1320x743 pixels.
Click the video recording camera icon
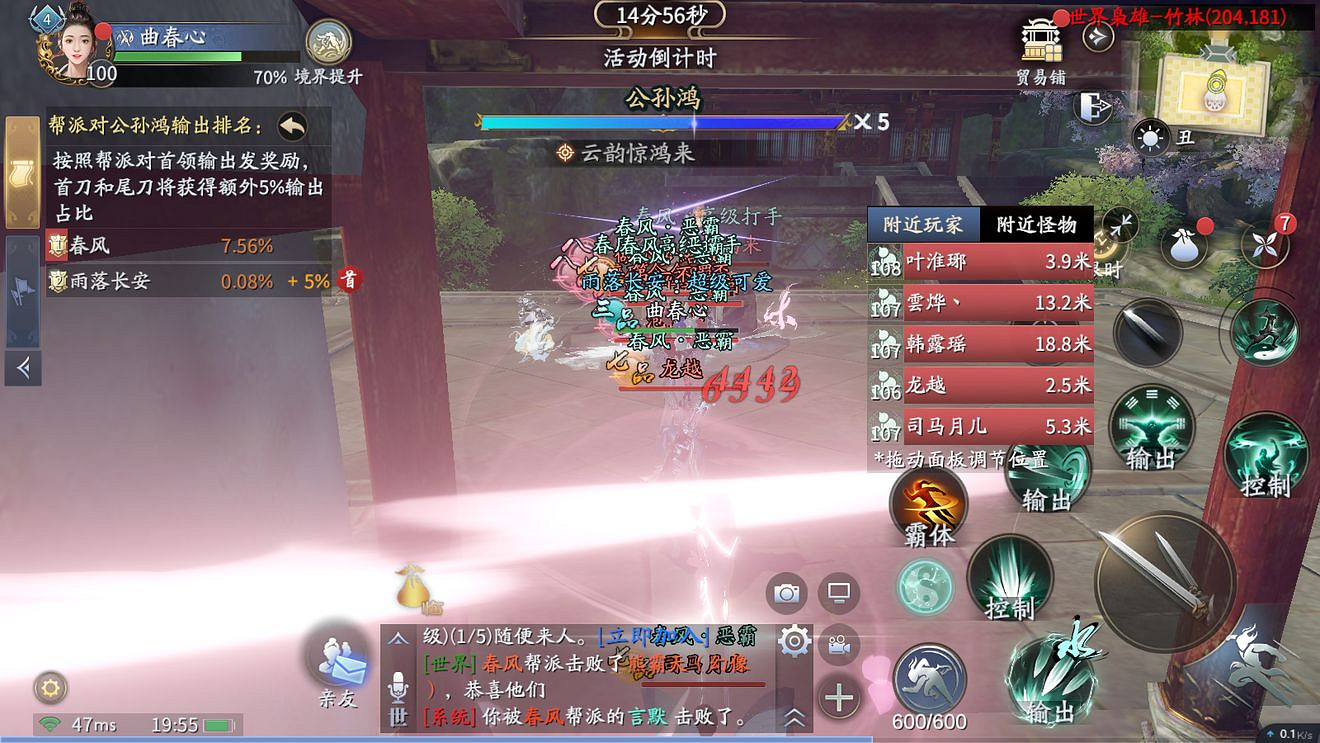(838, 645)
